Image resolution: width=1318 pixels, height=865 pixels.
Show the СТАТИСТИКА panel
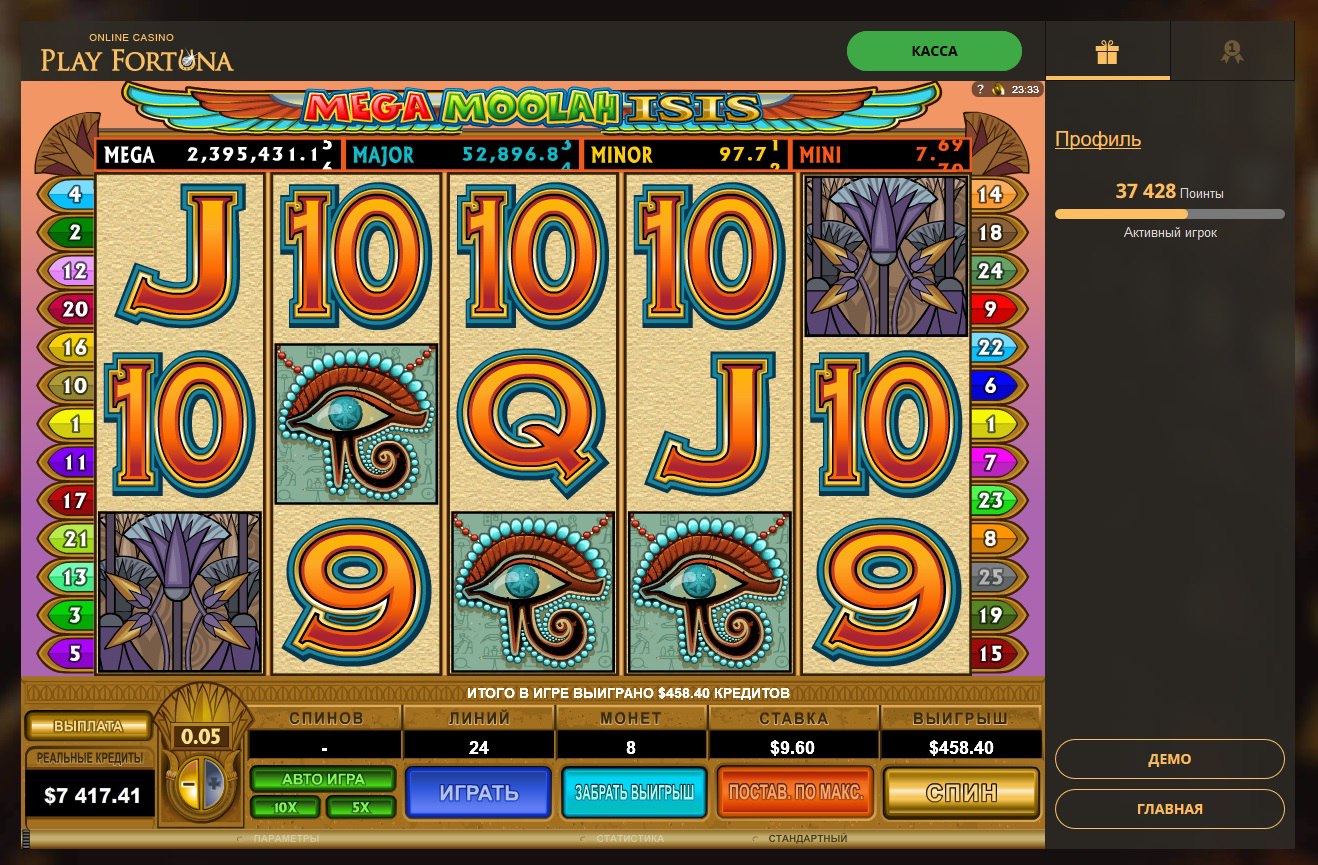(x=628, y=838)
